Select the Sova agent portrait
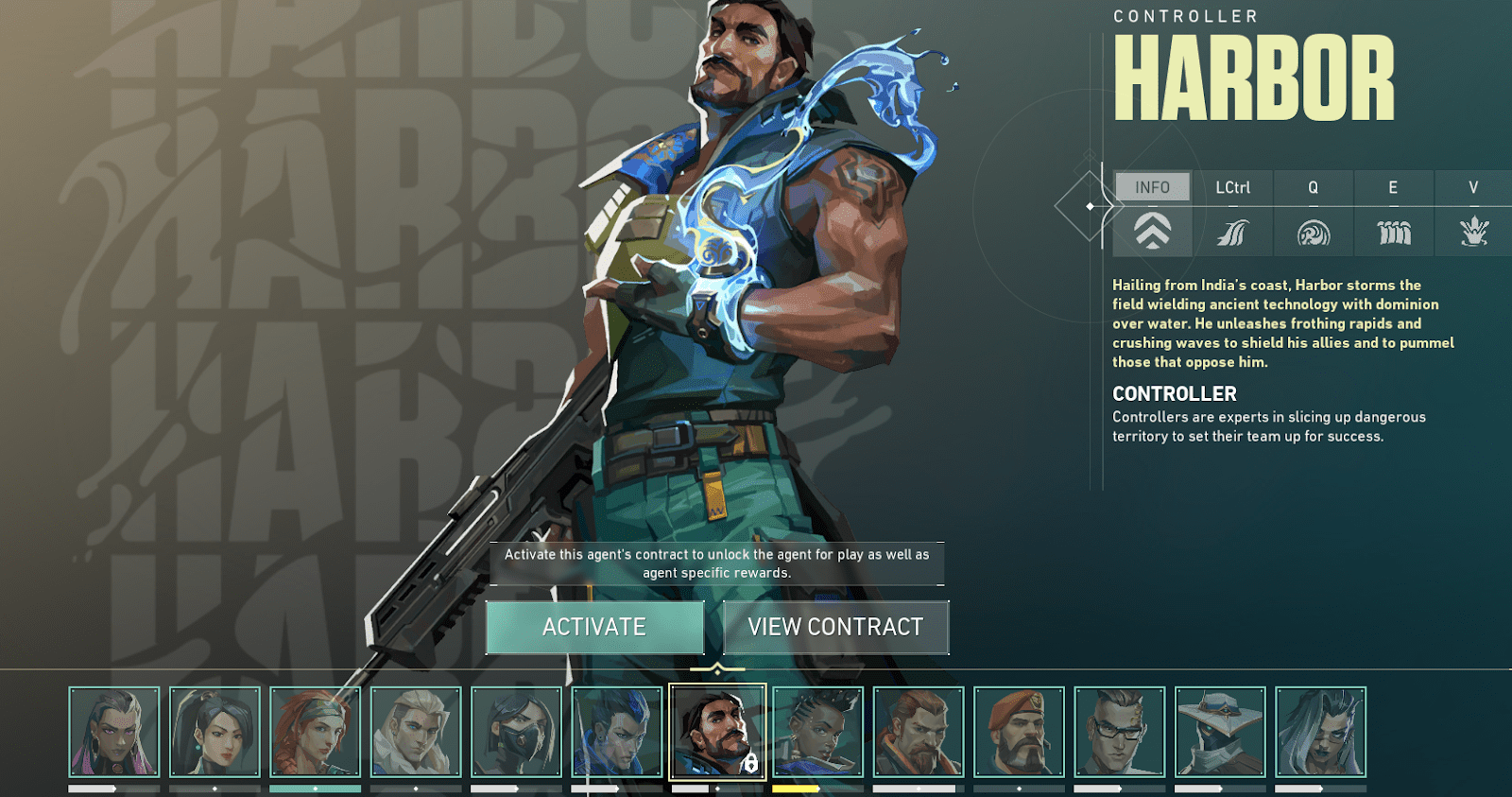Screen dimensions: 1512x797 click(x=416, y=732)
